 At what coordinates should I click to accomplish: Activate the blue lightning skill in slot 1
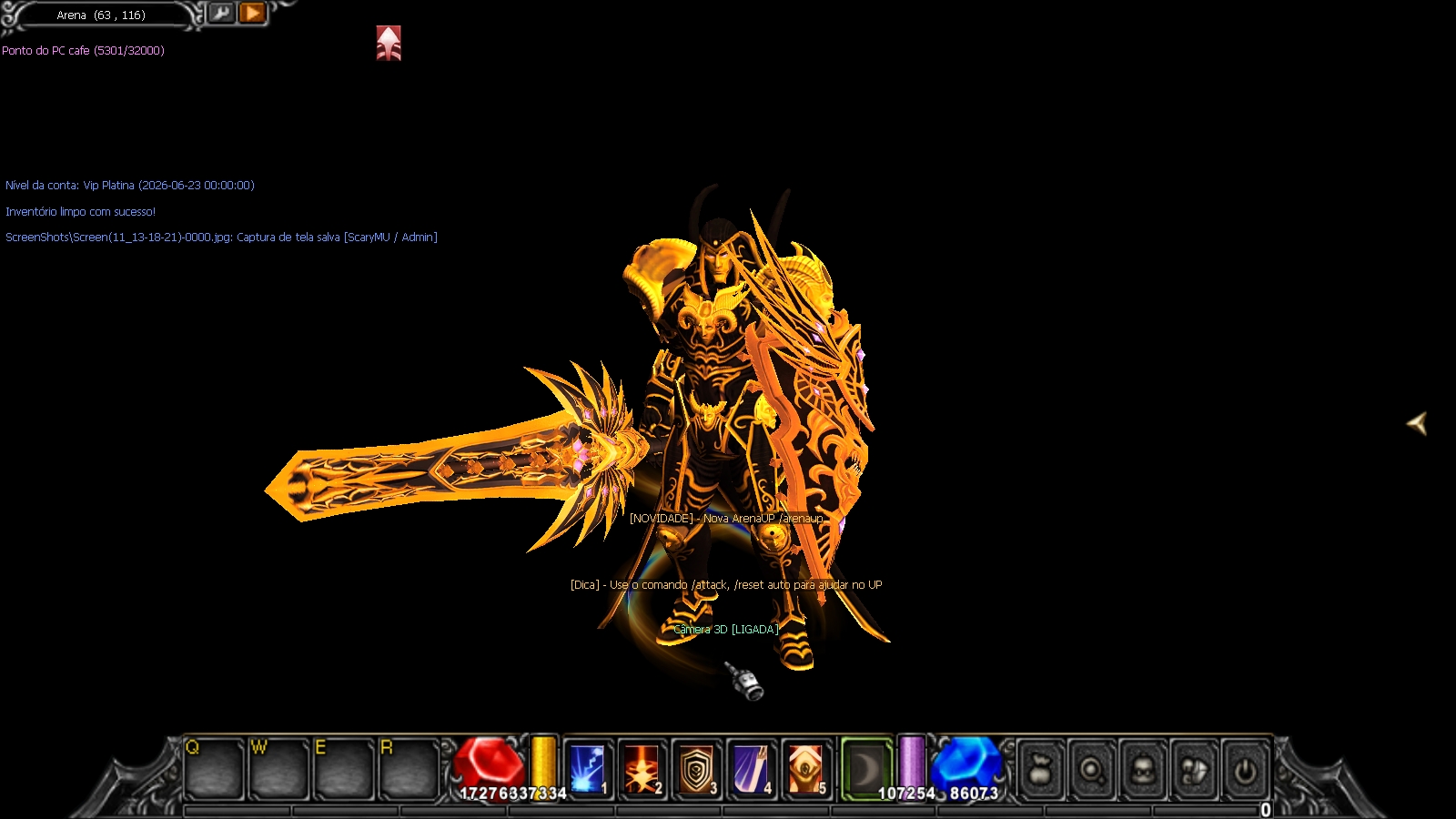(x=587, y=769)
